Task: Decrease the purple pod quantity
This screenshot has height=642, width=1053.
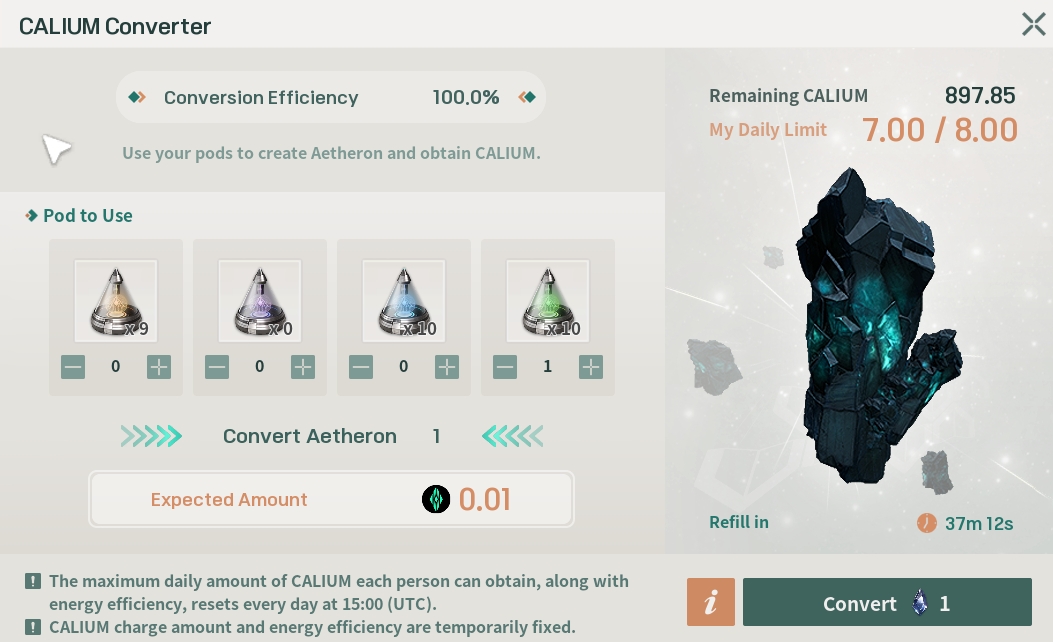Action: [x=217, y=367]
